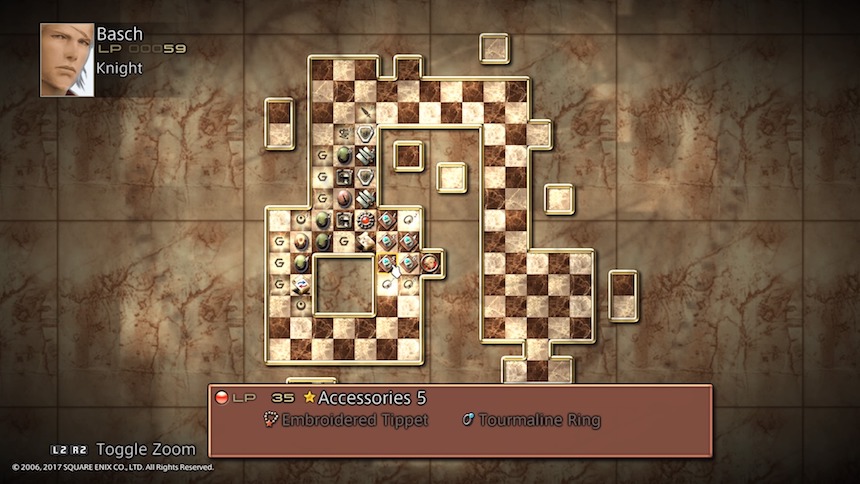
Task: Select the orange round tile right of the cursor
Action: pyautogui.click(x=431, y=263)
